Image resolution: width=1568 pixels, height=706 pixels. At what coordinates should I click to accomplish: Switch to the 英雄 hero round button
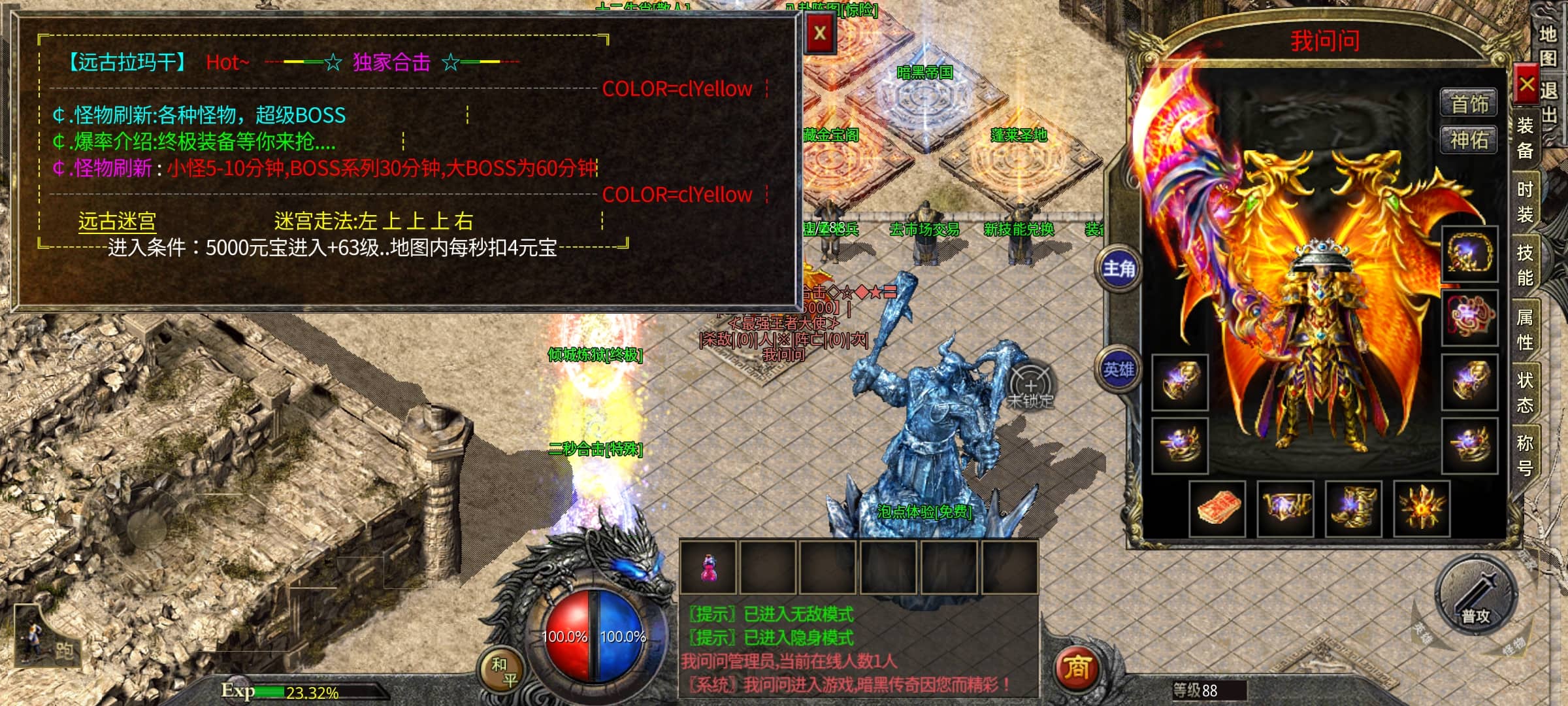pyautogui.click(x=1119, y=369)
